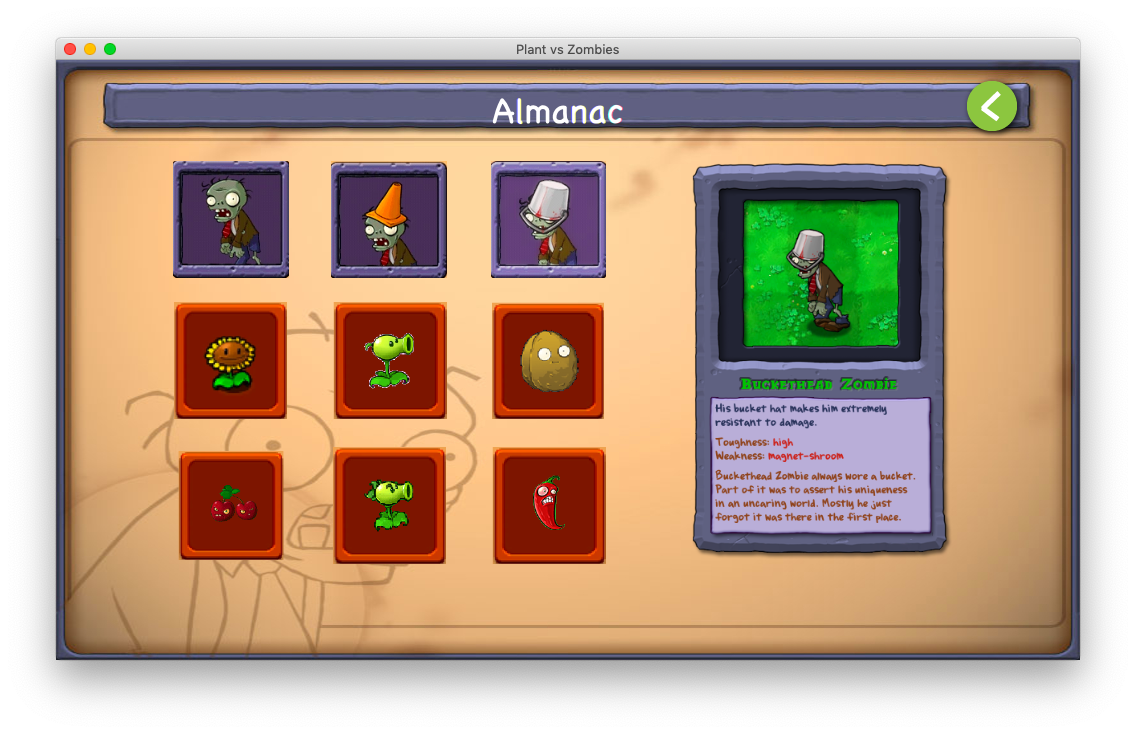Select the Wall-nut card
Image resolution: width=1136 pixels, height=734 pixels.
pyautogui.click(x=548, y=361)
